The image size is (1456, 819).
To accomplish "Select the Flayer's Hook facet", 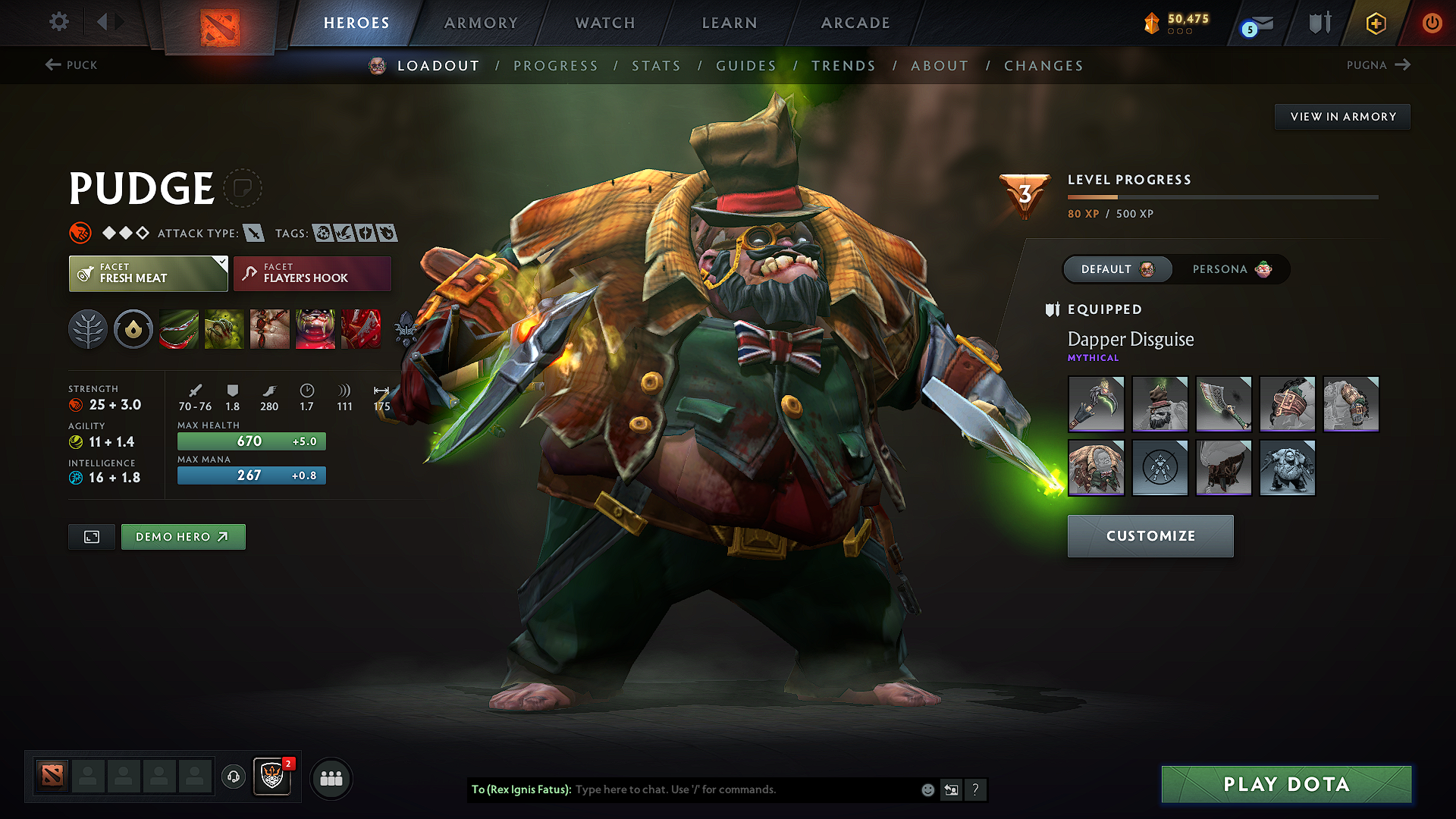I will (312, 273).
